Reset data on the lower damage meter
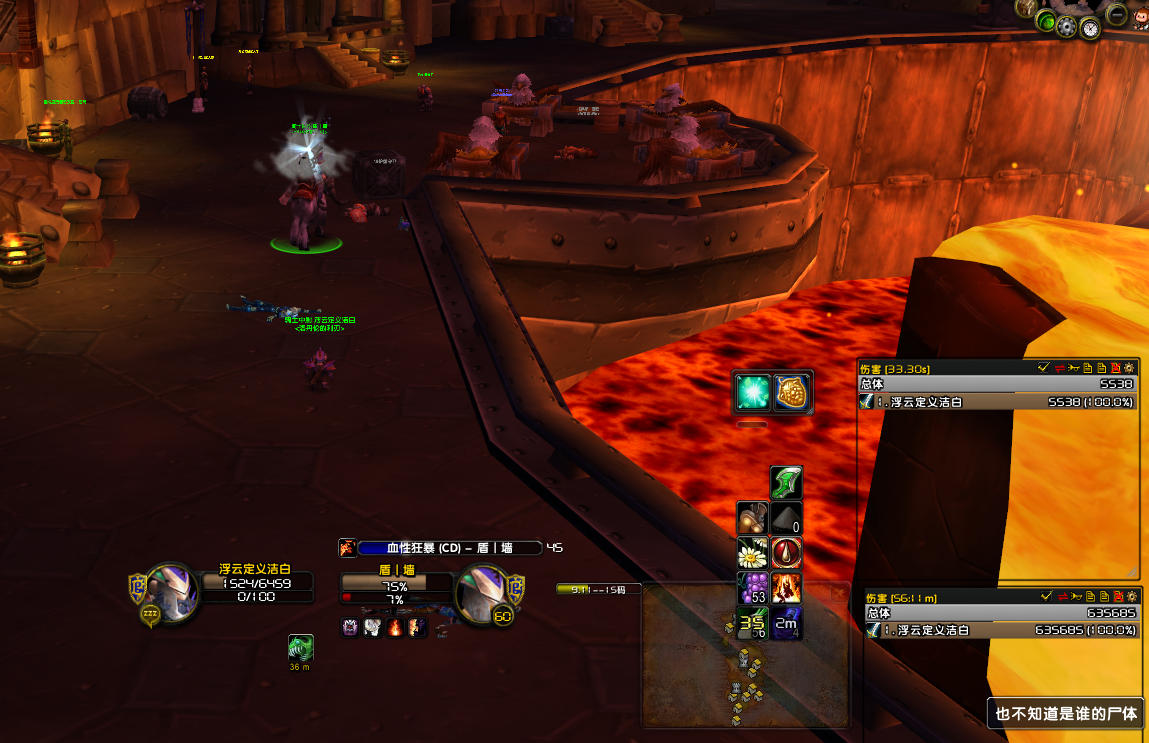Screen dimensions: 1149x743 (1116, 597)
